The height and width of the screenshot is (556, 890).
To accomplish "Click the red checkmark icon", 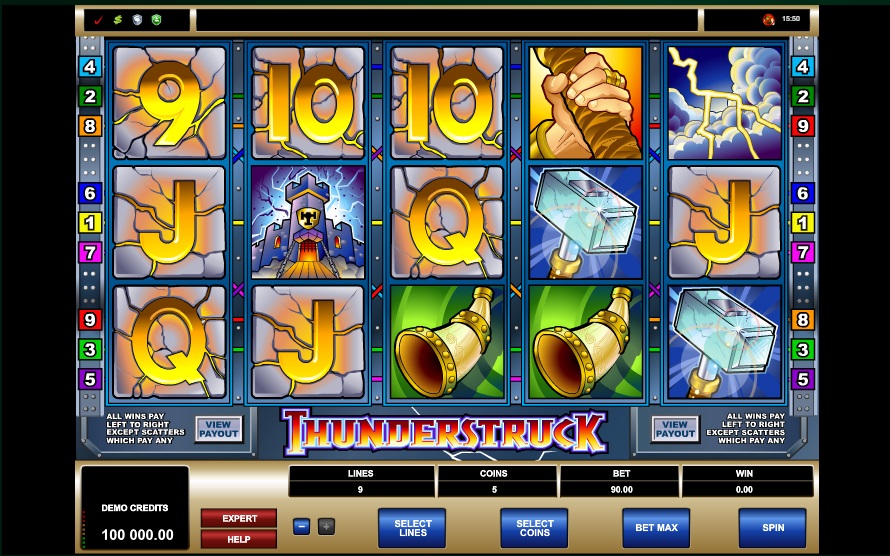I will [x=98, y=19].
